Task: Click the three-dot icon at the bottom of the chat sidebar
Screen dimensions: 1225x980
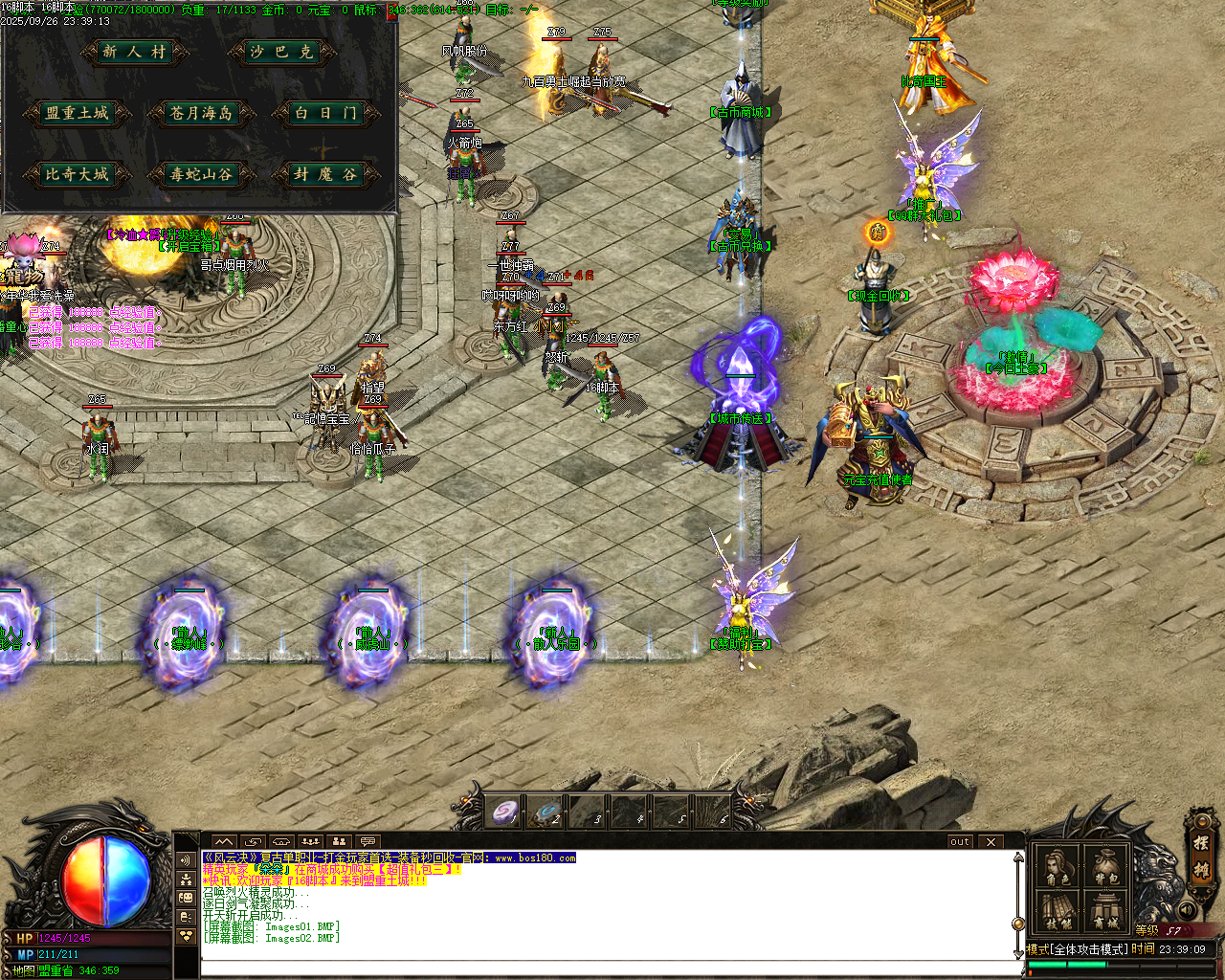Action: 186,935
